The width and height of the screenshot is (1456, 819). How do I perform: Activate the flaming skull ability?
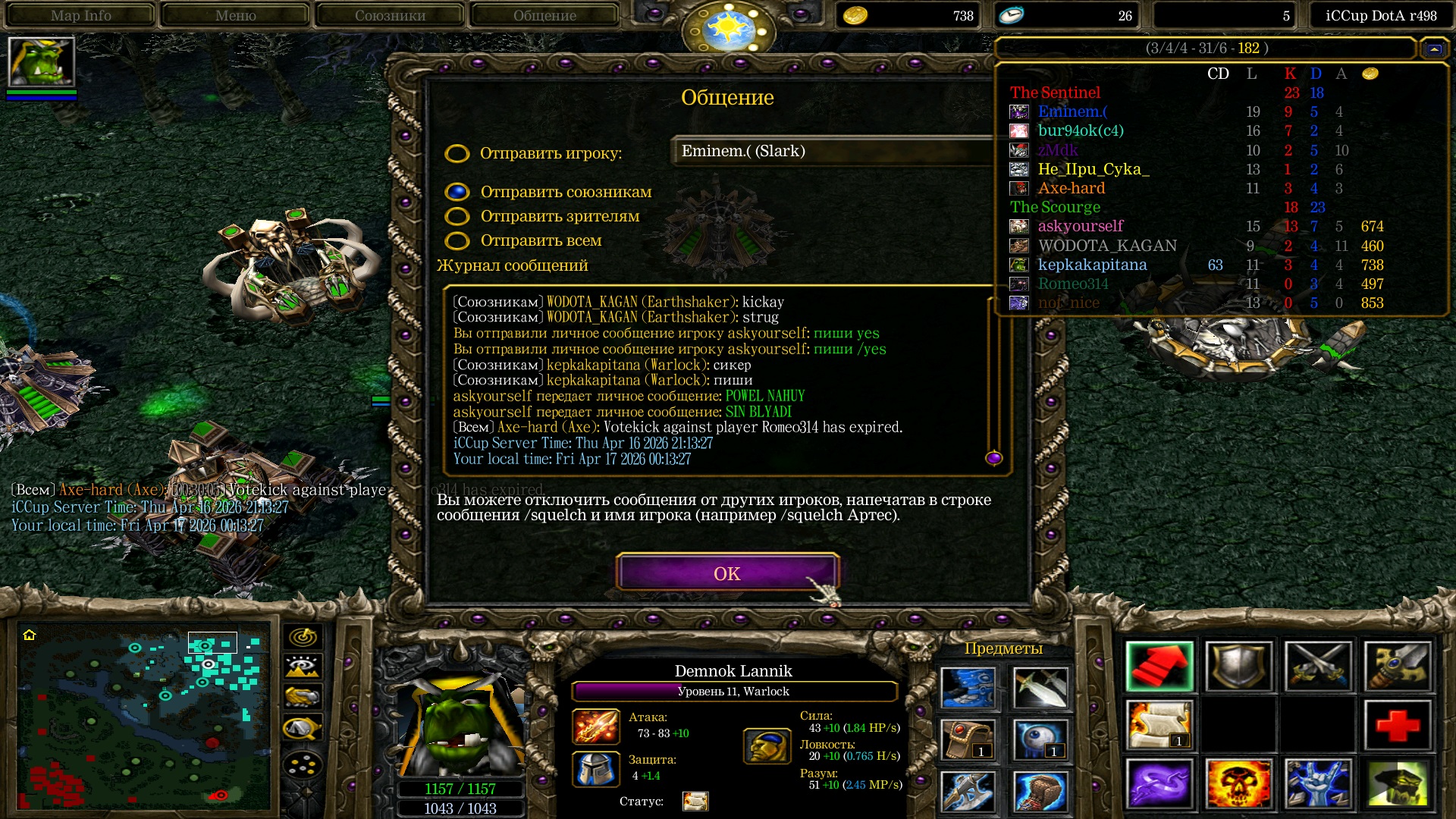point(1238,783)
